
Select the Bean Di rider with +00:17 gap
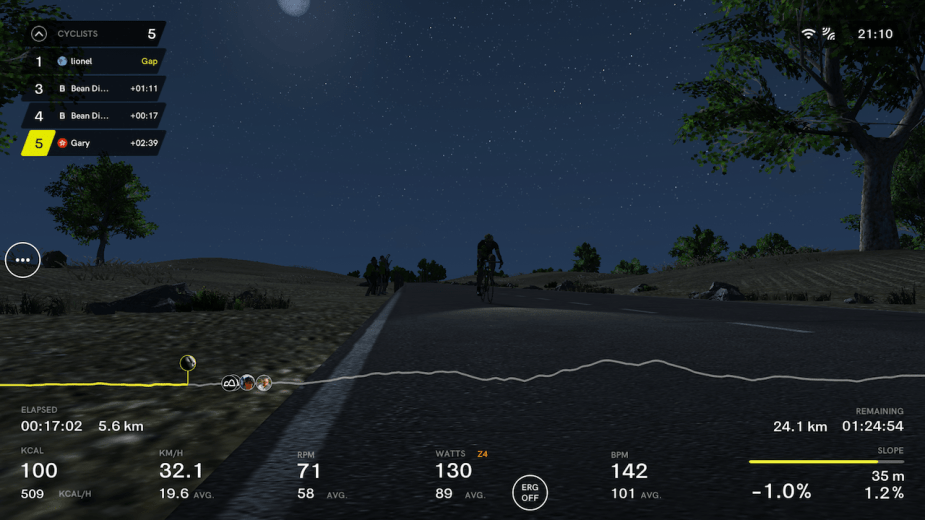point(95,115)
